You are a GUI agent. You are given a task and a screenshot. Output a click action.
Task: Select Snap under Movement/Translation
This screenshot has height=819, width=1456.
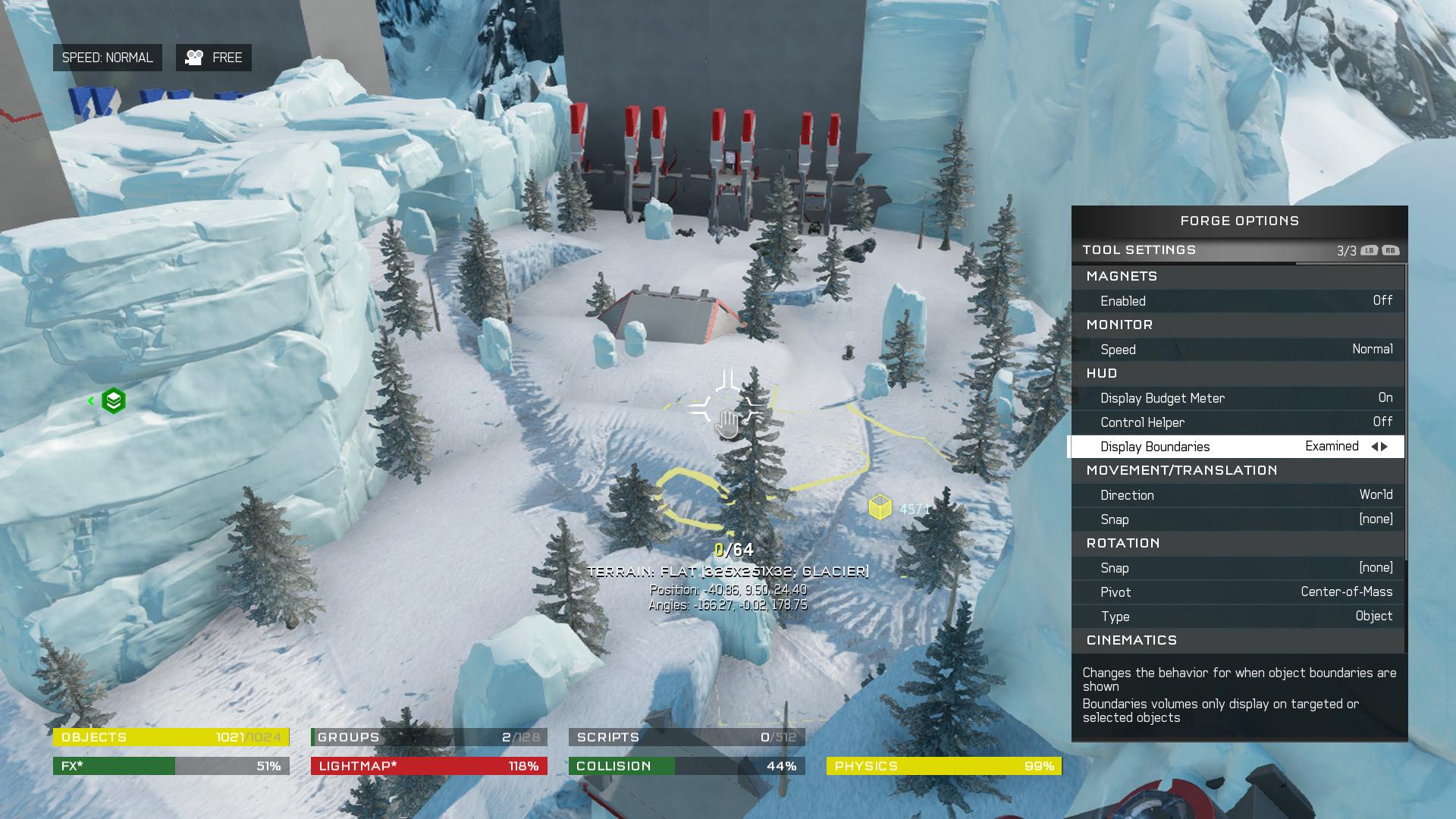click(x=1238, y=519)
